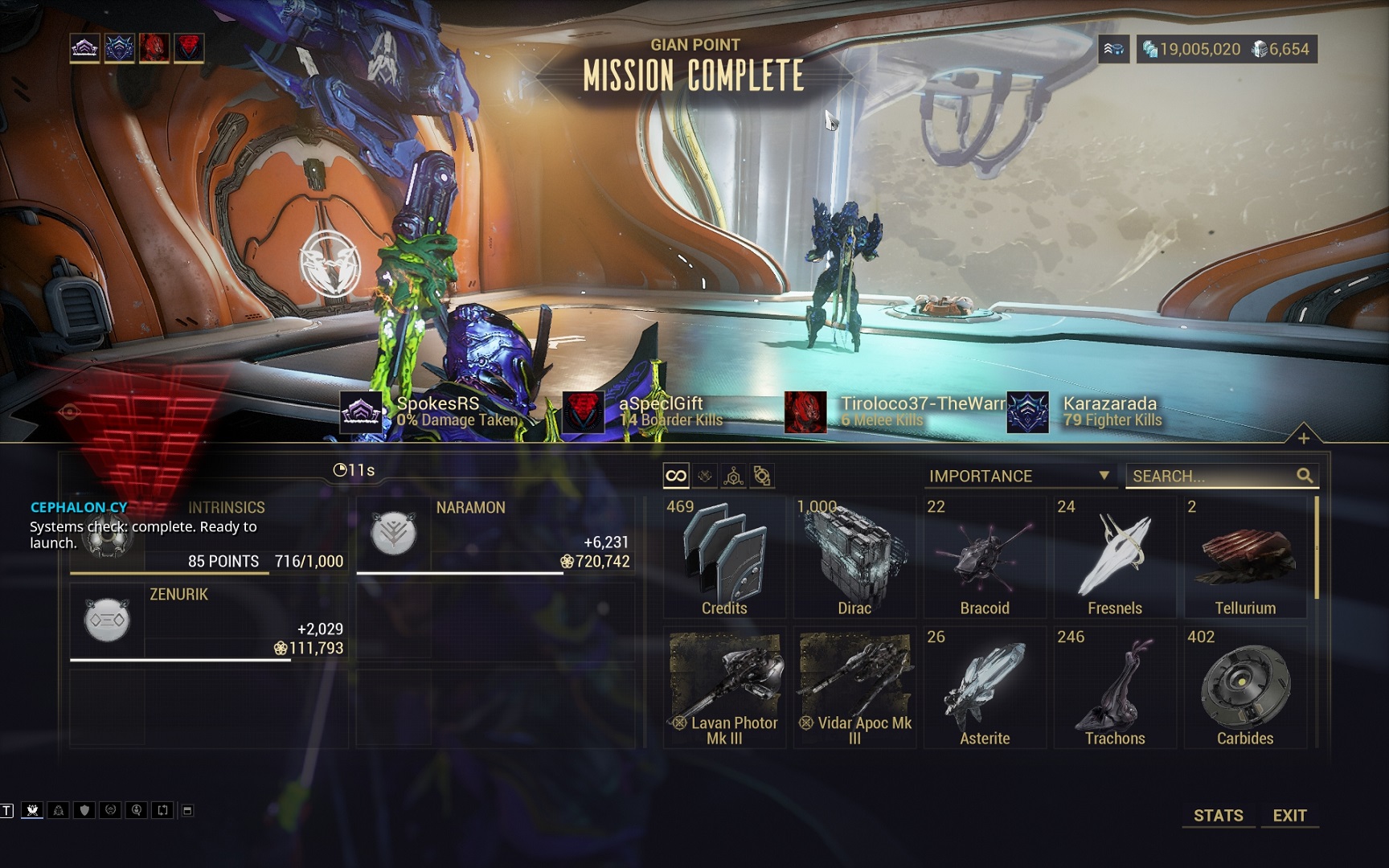This screenshot has height=868, width=1389.
Task: Open the IMPORTANCE sort dropdown
Action: [x=1019, y=476]
